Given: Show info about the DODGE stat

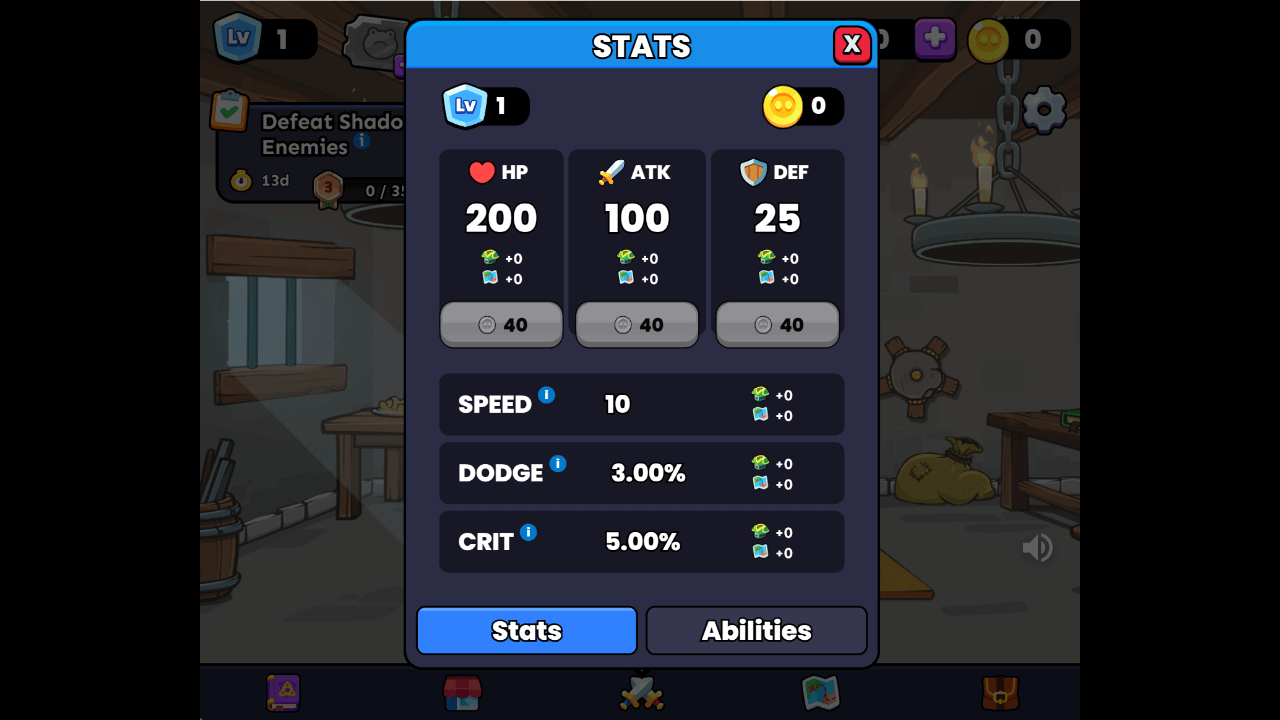Looking at the screenshot, I should click(x=558, y=464).
